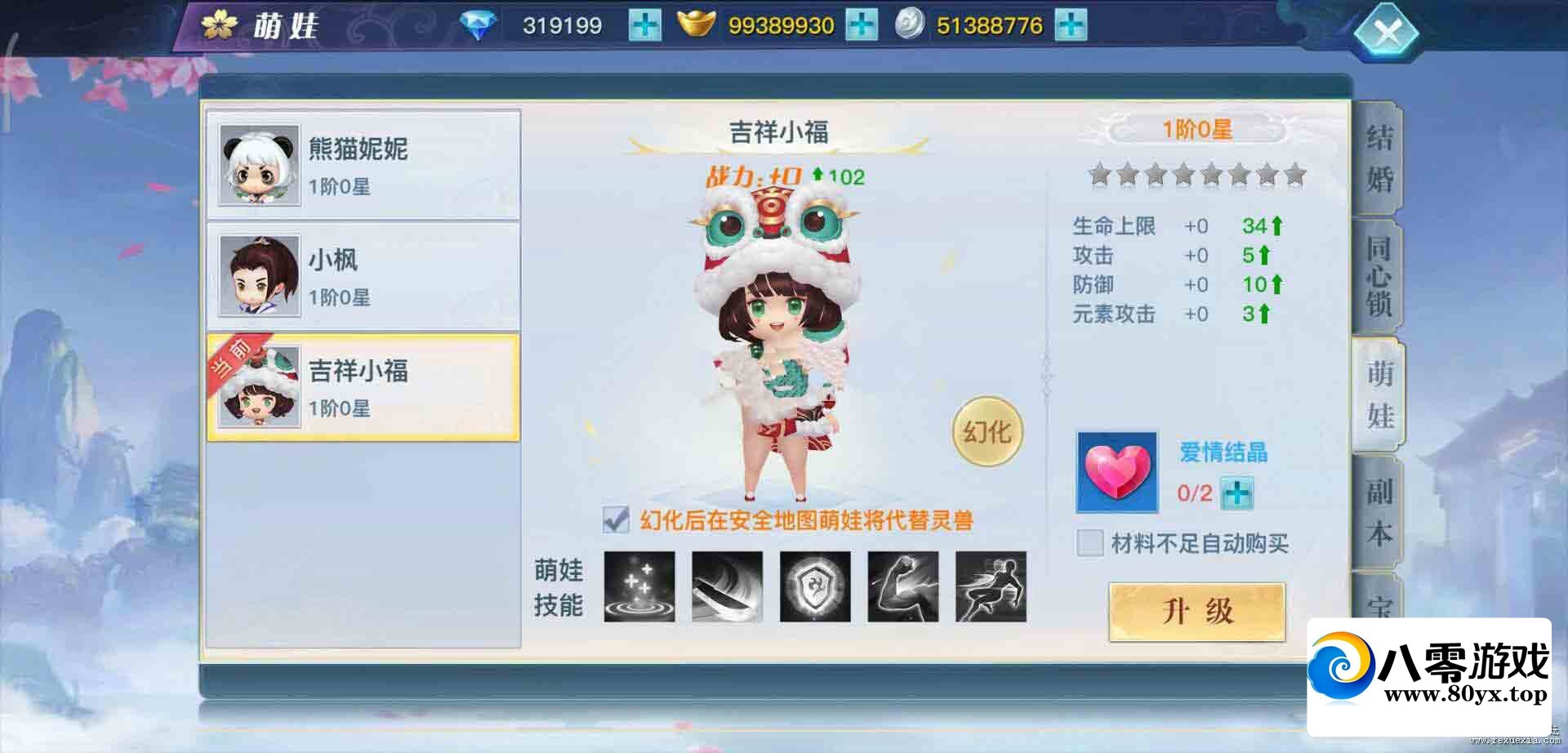Enable 材料不足自动购买 auto-purchase option

[1089, 543]
